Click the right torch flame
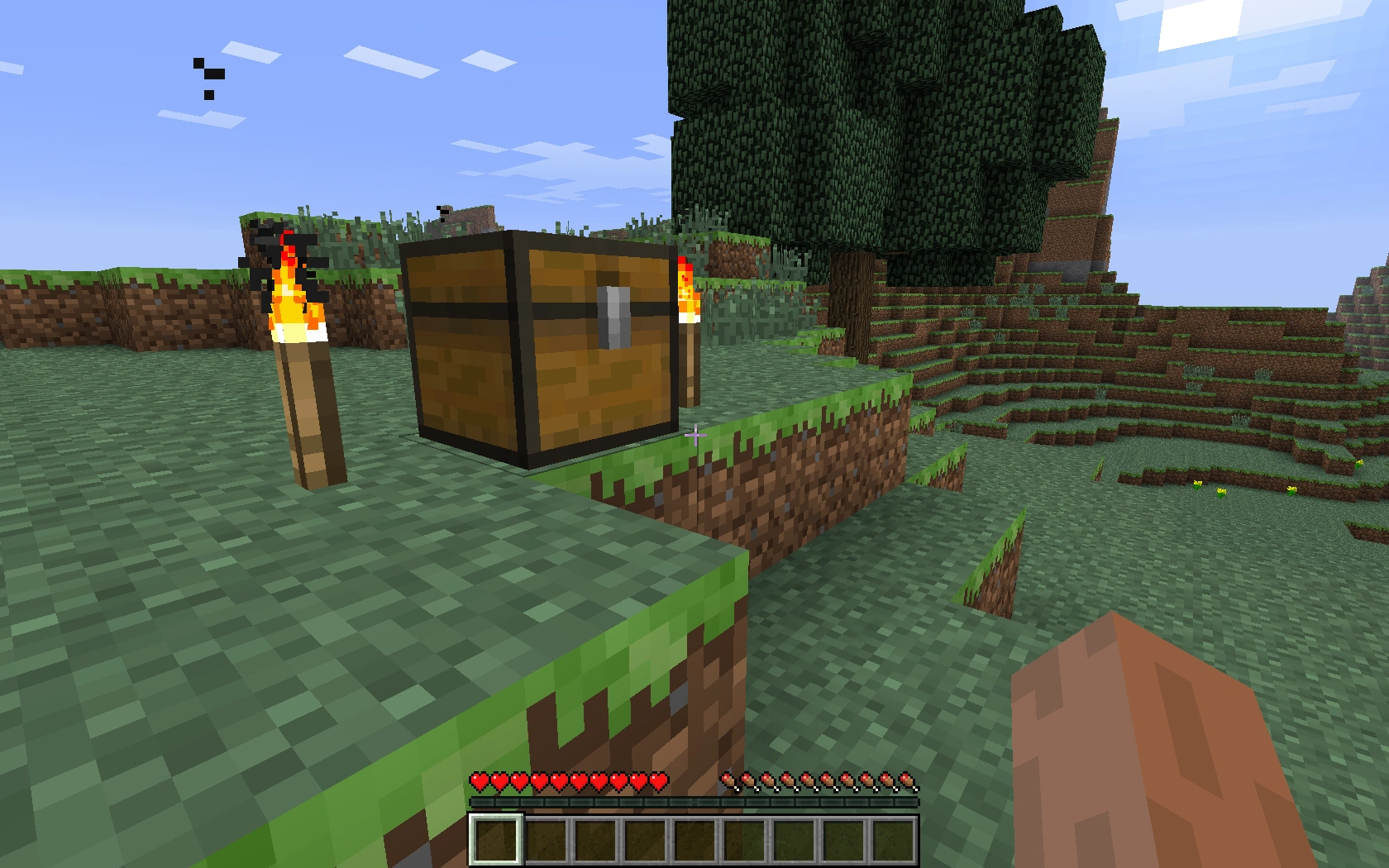Image resolution: width=1389 pixels, height=868 pixels. coord(686,298)
